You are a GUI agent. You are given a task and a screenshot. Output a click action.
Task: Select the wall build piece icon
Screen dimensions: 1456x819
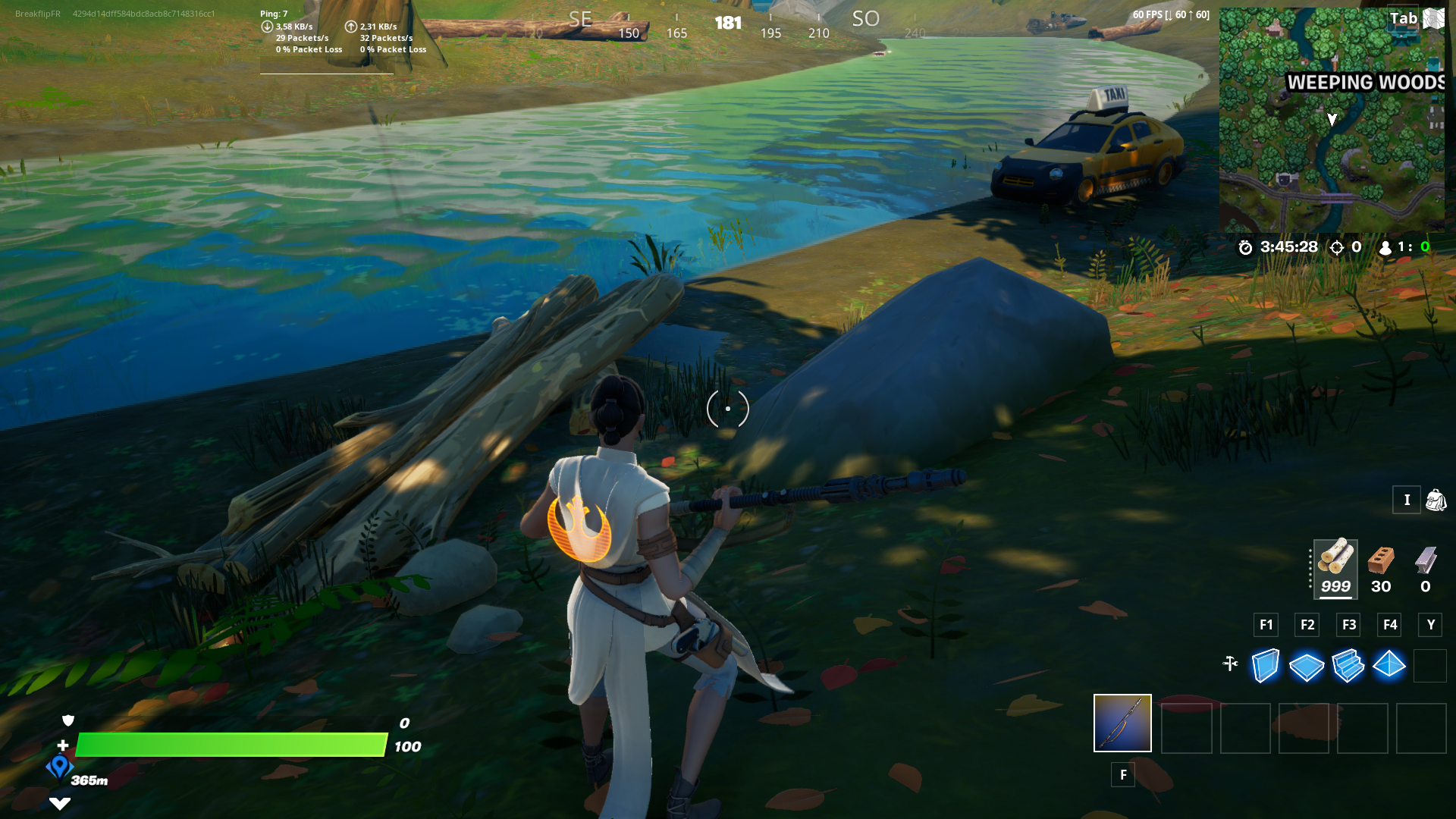click(x=1265, y=666)
